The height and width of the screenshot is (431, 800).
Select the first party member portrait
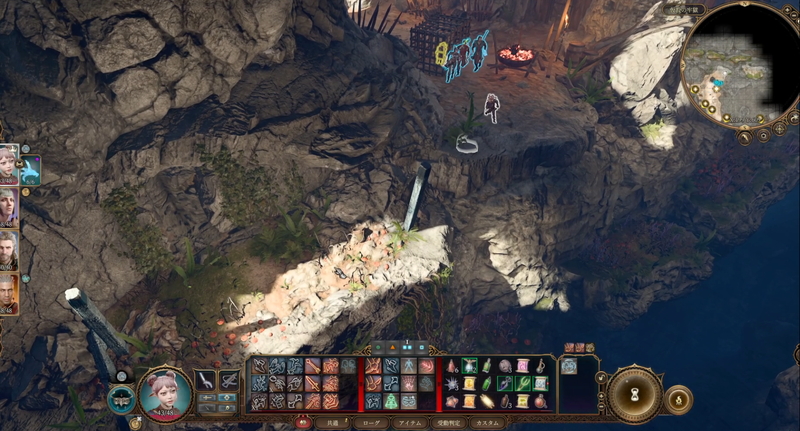tap(9, 163)
